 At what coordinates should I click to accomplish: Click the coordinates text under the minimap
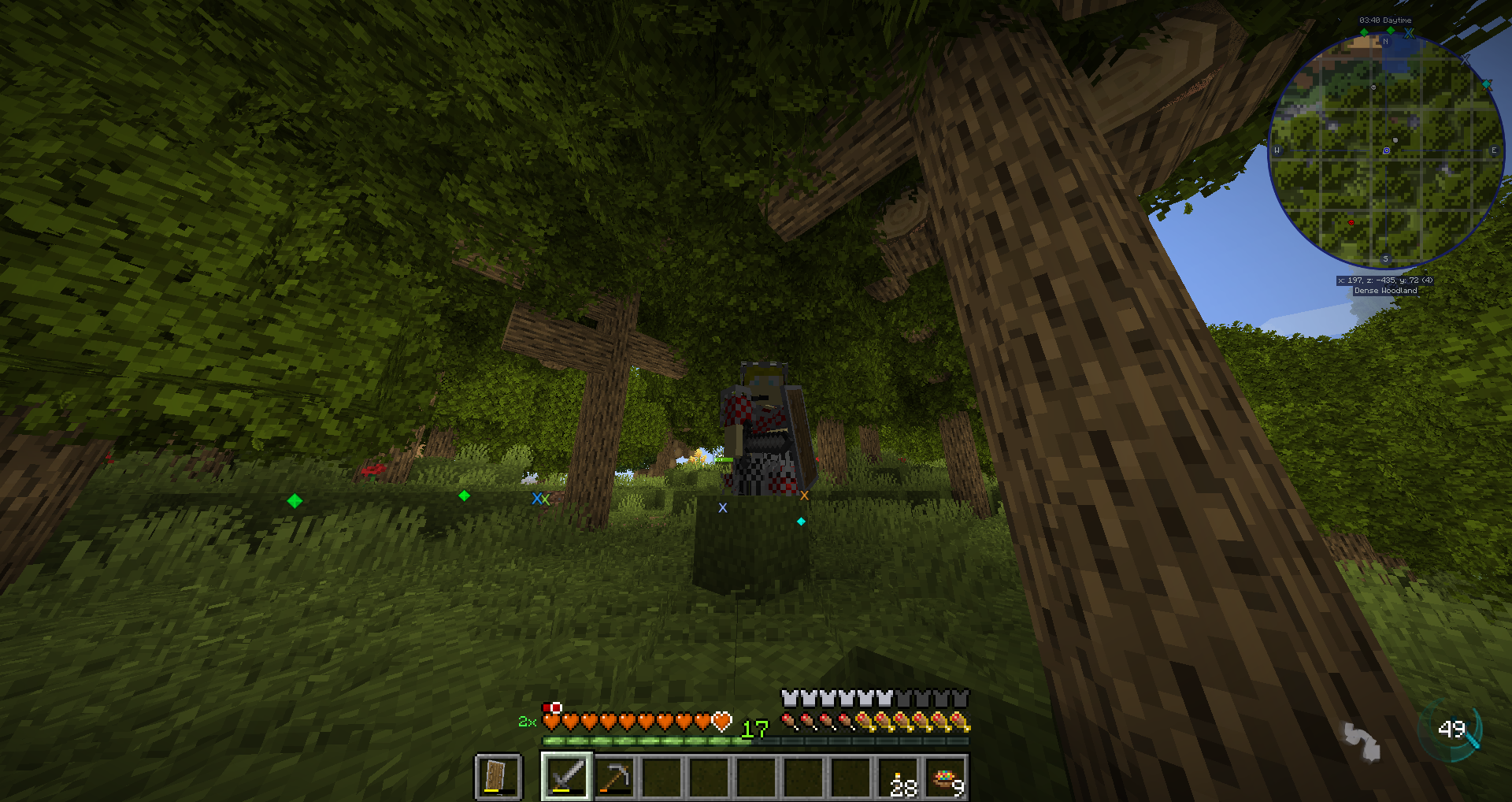click(1386, 280)
